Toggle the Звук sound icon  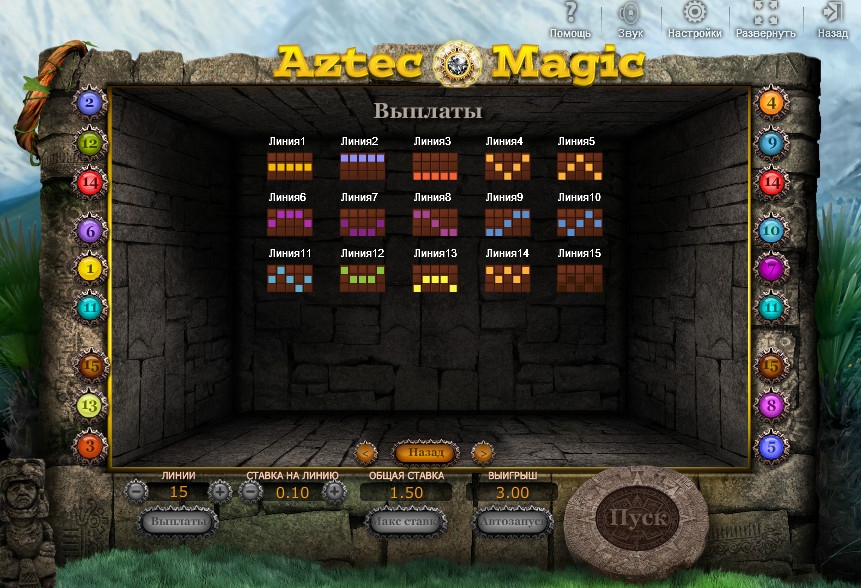click(x=630, y=20)
